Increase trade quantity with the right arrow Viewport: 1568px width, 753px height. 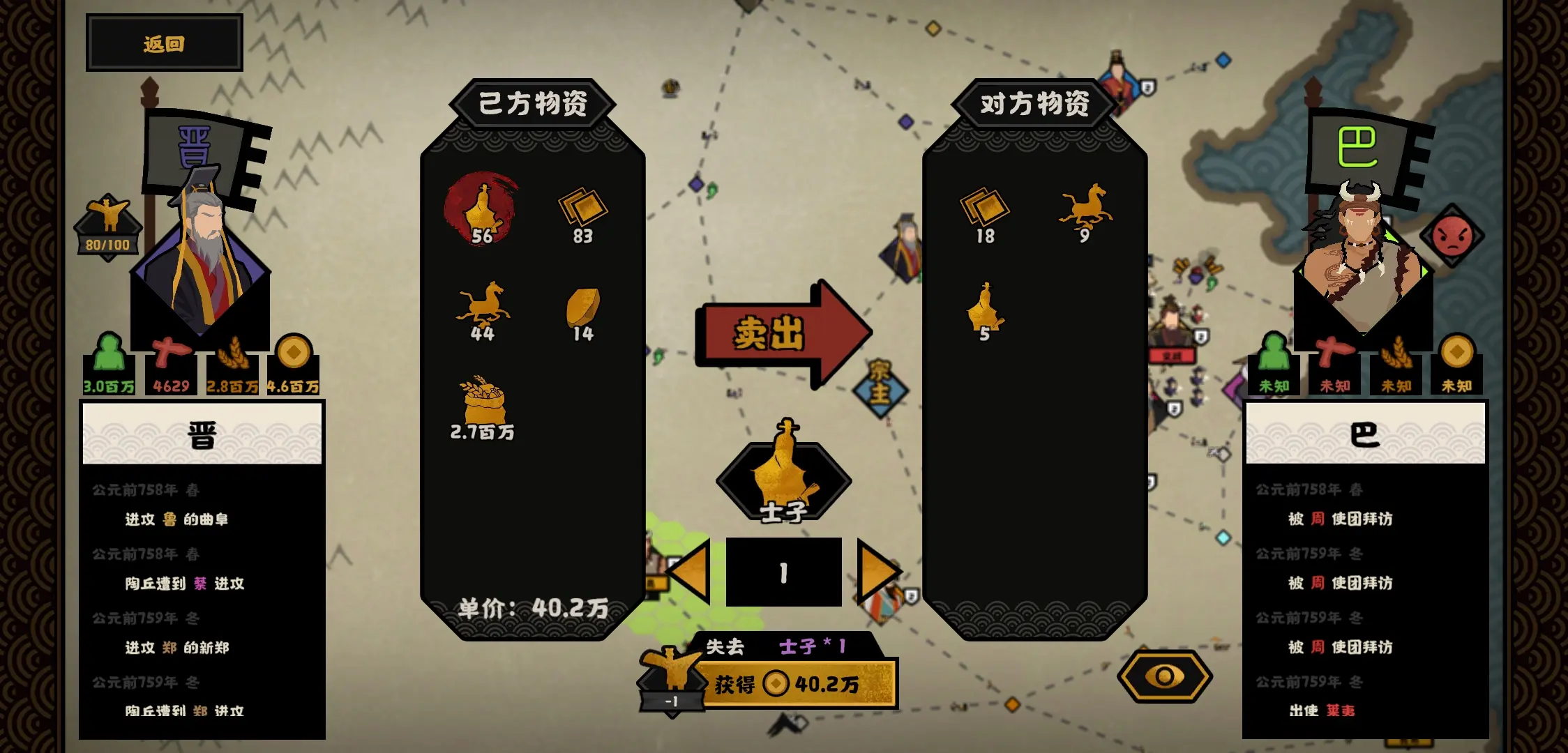pyautogui.click(x=881, y=570)
